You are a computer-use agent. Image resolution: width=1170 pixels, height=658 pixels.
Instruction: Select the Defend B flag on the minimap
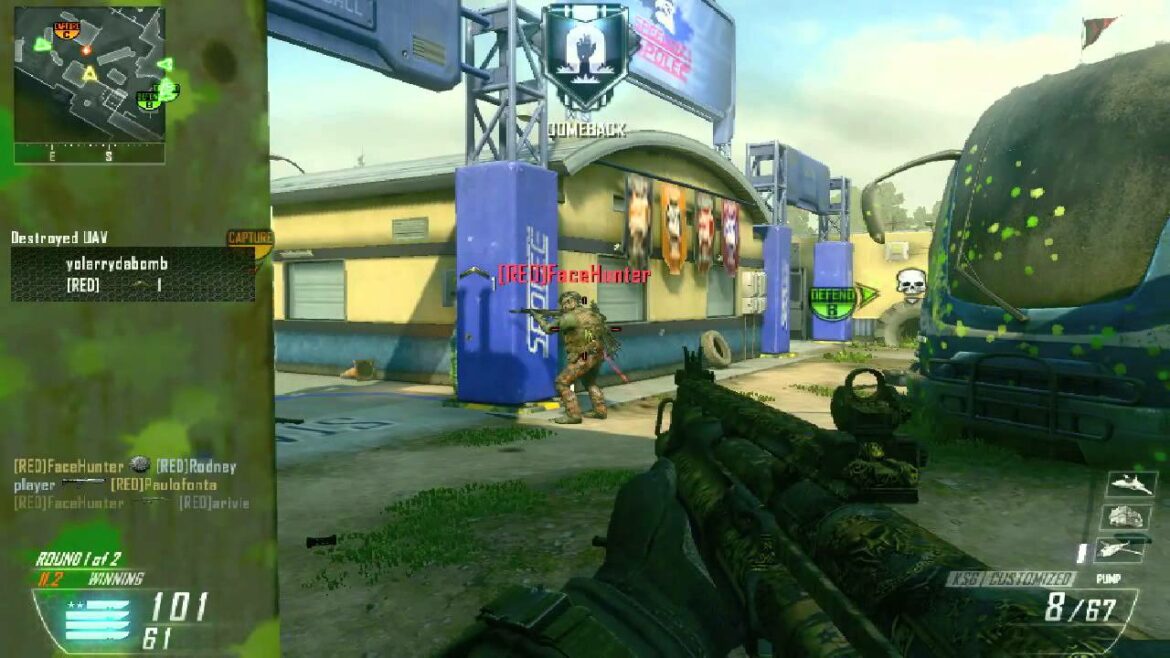(148, 98)
